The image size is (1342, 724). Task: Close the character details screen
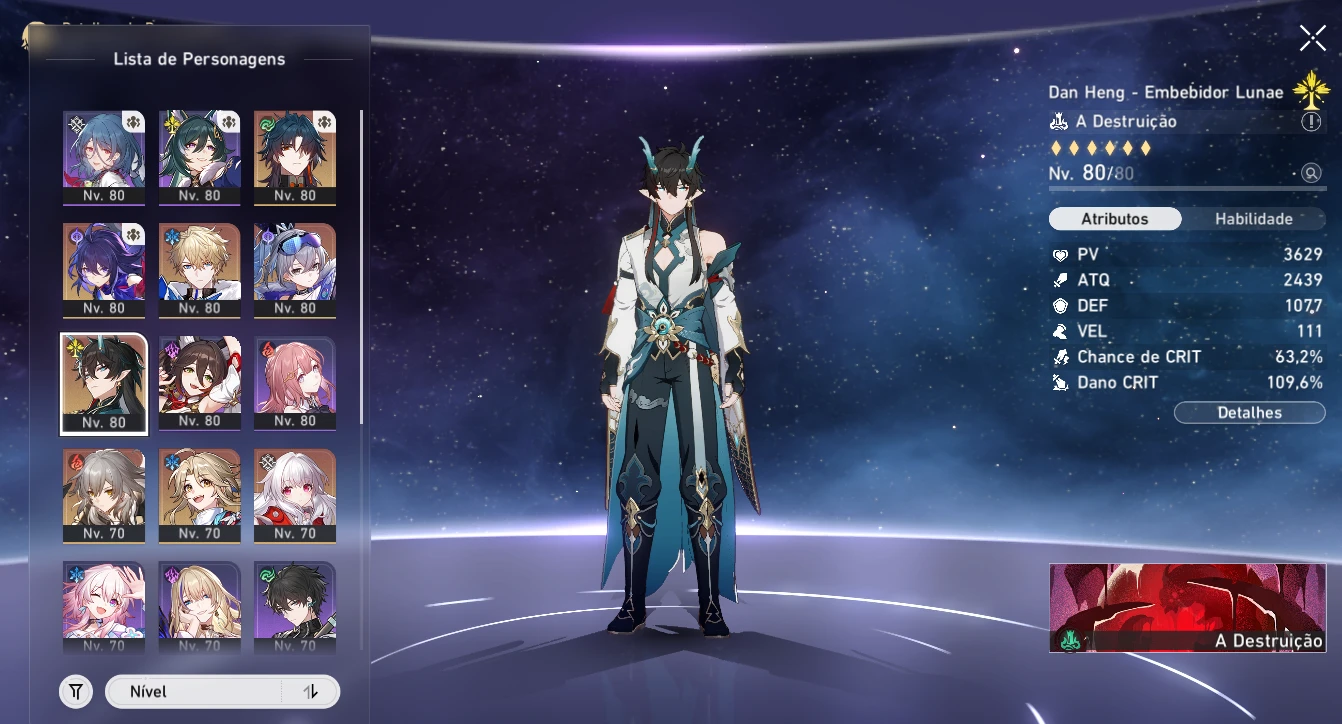click(x=1312, y=39)
